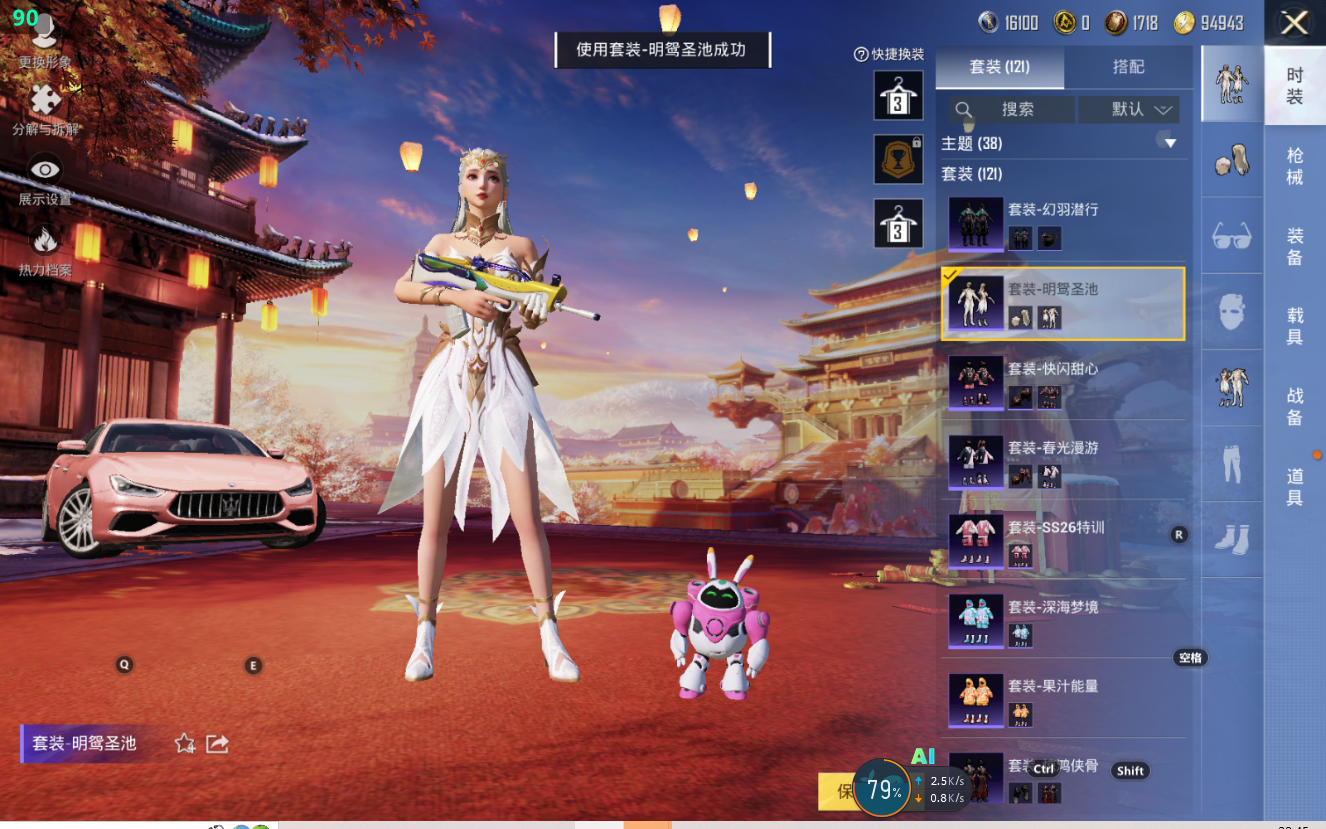The width and height of the screenshot is (1326, 829).
Task: Switch to the 装备 category
Action: pyautogui.click(x=1295, y=247)
